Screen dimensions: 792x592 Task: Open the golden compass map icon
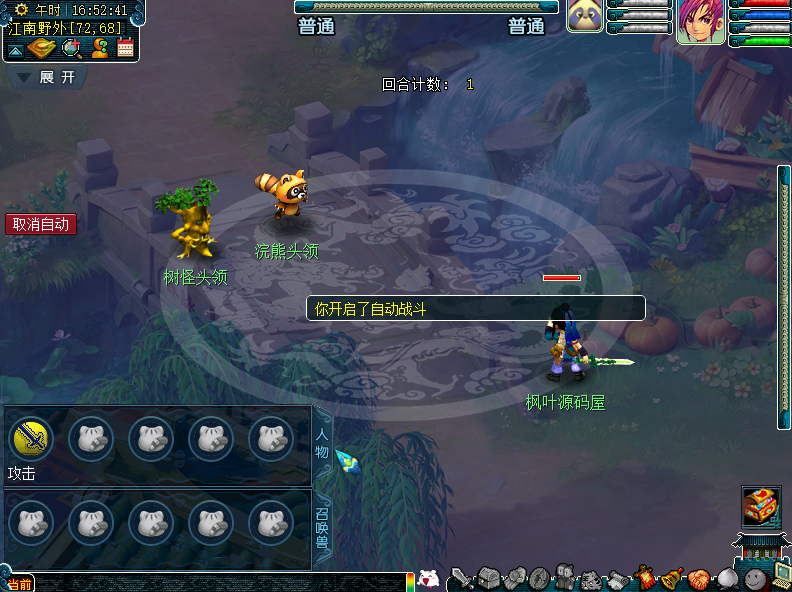click(x=42, y=48)
